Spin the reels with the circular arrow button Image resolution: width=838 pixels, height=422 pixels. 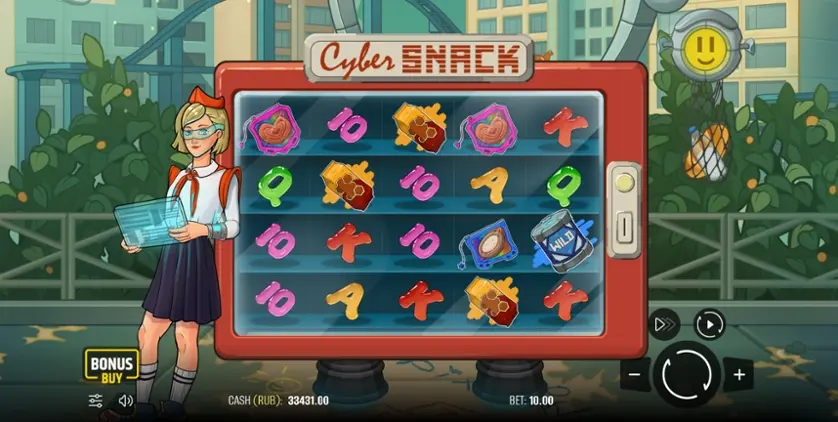(x=686, y=375)
